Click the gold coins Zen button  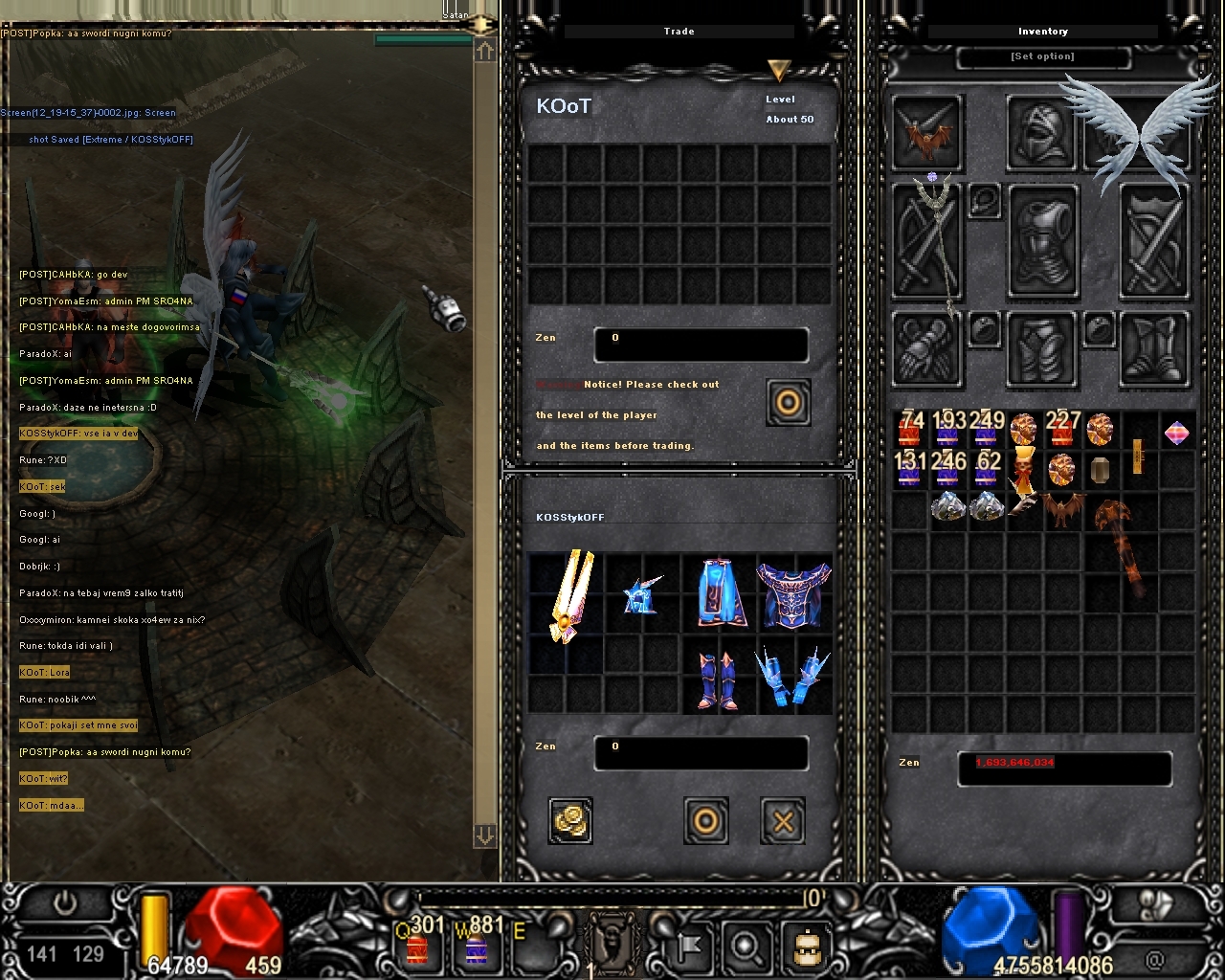point(570,821)
